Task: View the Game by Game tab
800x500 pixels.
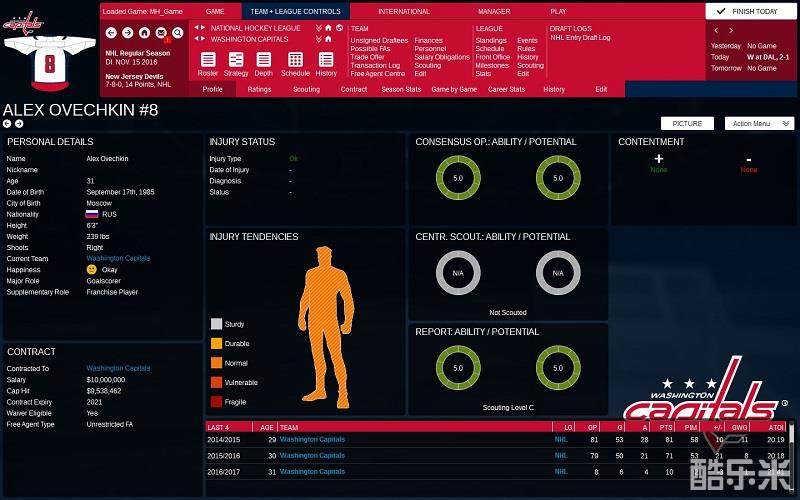Action: point(454,89)
